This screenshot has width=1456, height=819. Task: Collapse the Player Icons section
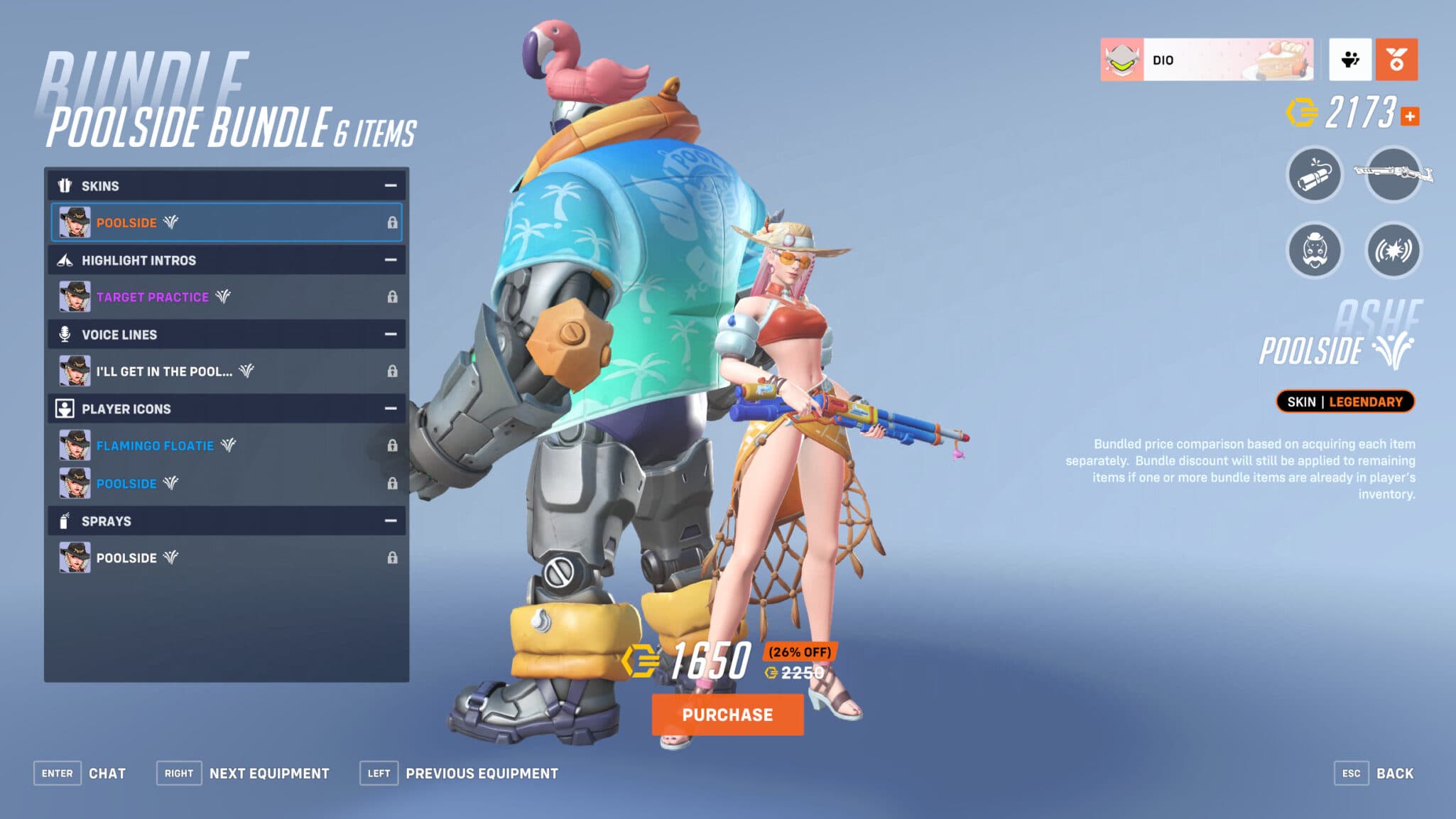click(389, 408)
